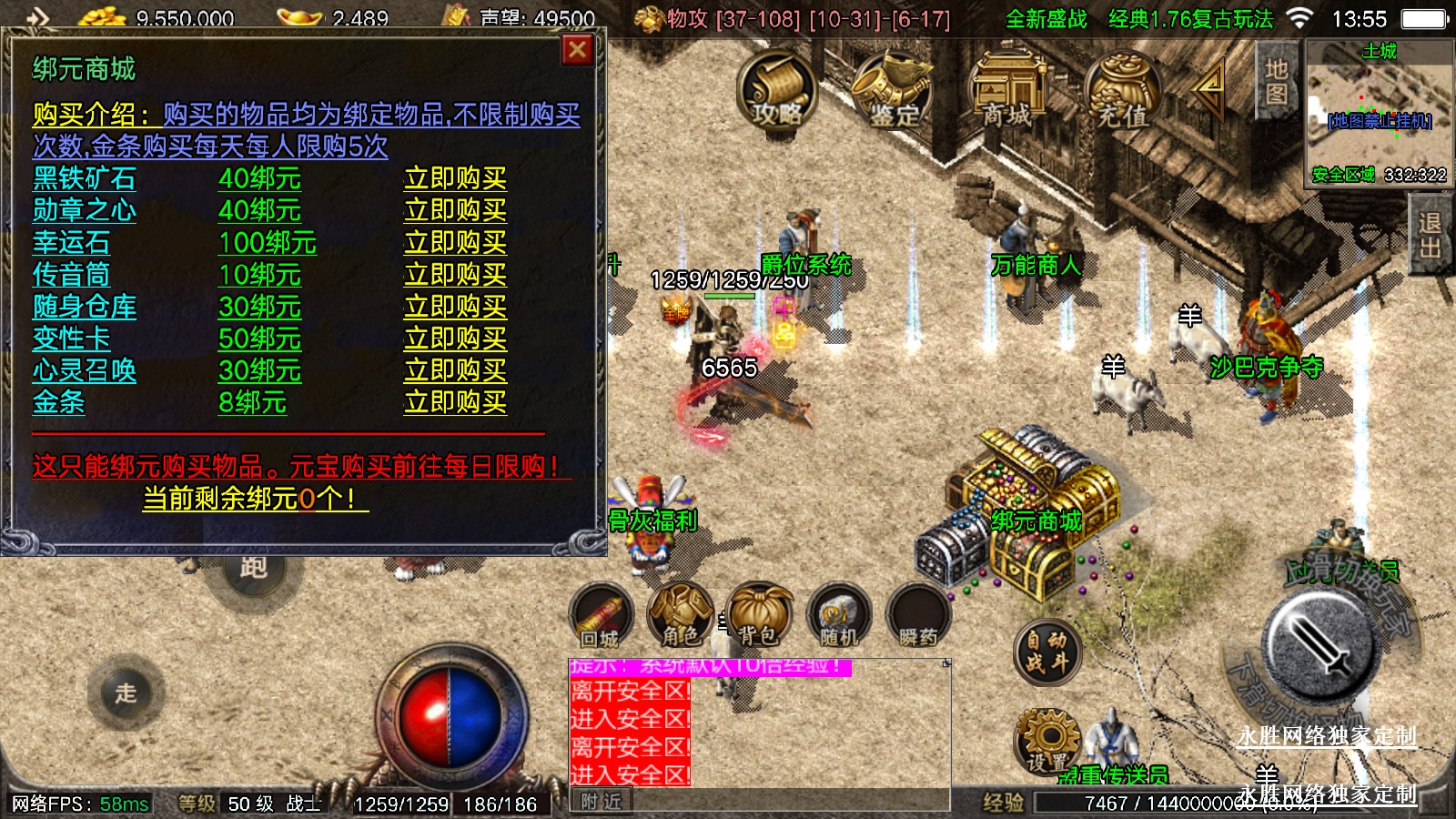Open the 攻略 guide icon
The height and width of the screenshot is (819, 1456).
776,89
